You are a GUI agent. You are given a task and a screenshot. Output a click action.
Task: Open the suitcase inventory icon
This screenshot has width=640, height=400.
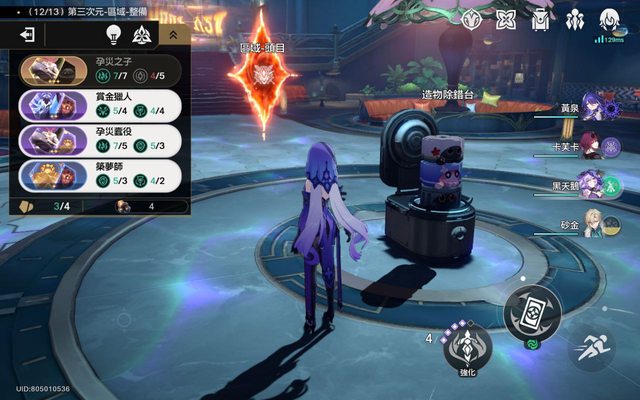(541, 19)
